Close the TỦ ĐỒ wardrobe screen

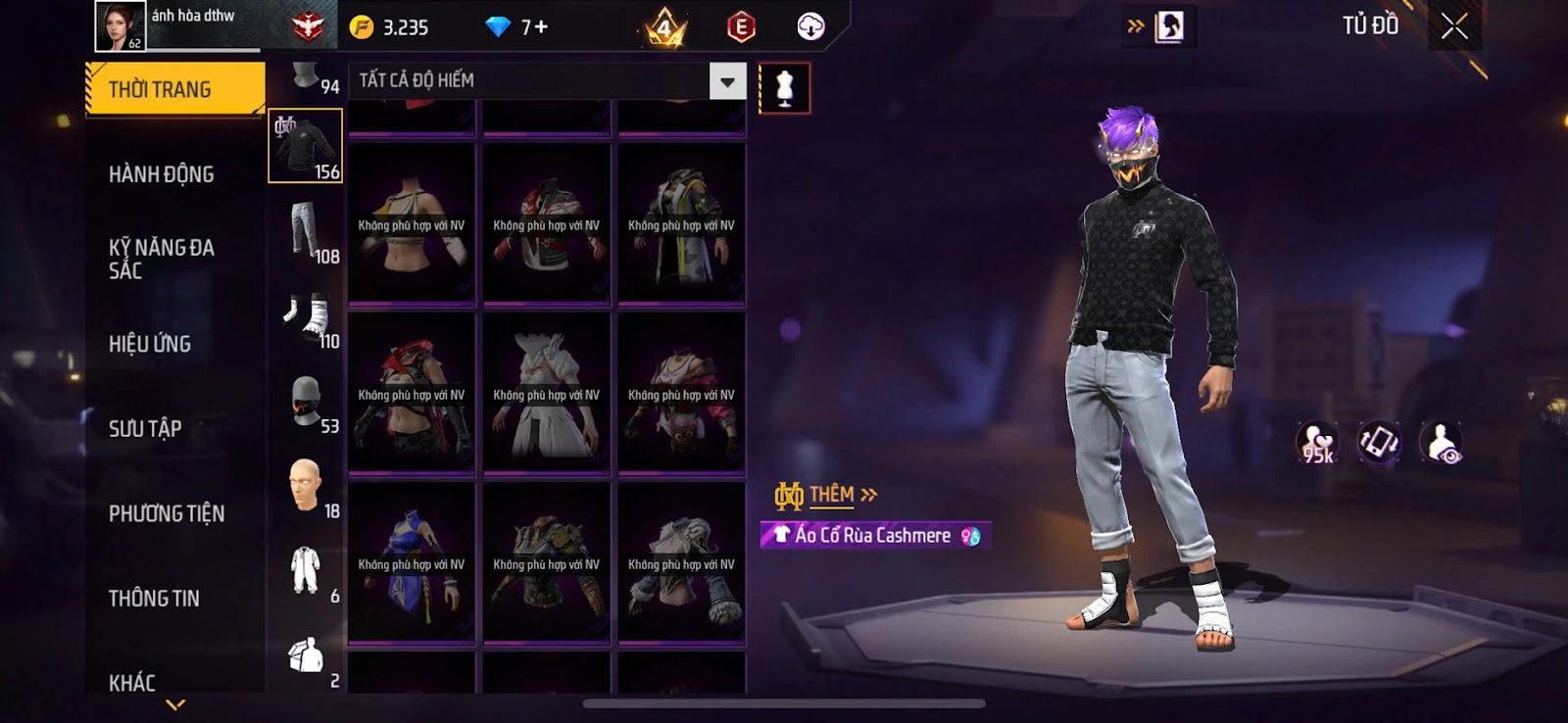1454,26
